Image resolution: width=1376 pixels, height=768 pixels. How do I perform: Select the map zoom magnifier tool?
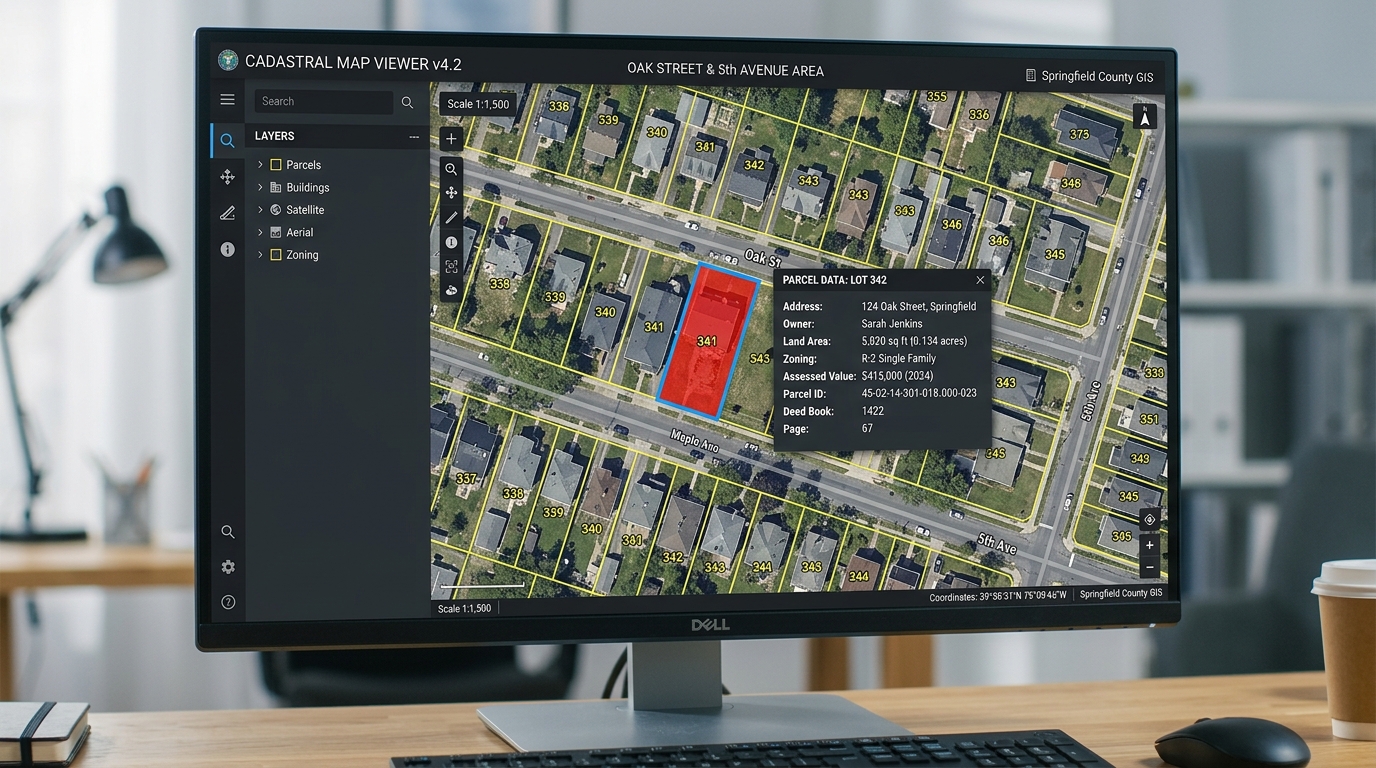pos(451,169)
